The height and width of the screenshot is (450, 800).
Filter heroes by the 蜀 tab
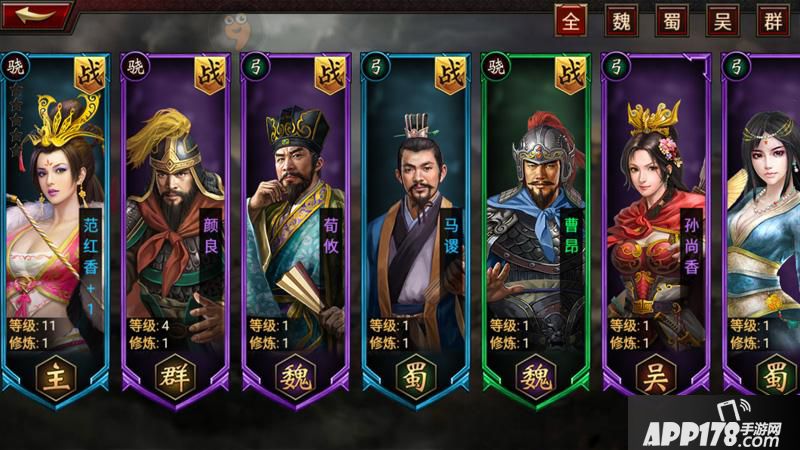671,20
